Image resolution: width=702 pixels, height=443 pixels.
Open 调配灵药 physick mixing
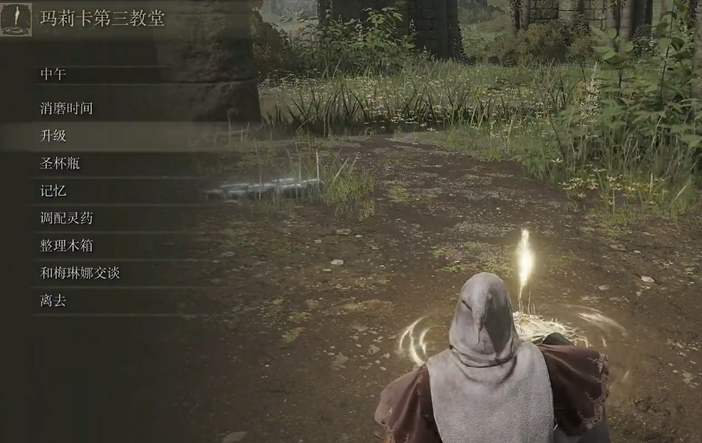[67, 217]
